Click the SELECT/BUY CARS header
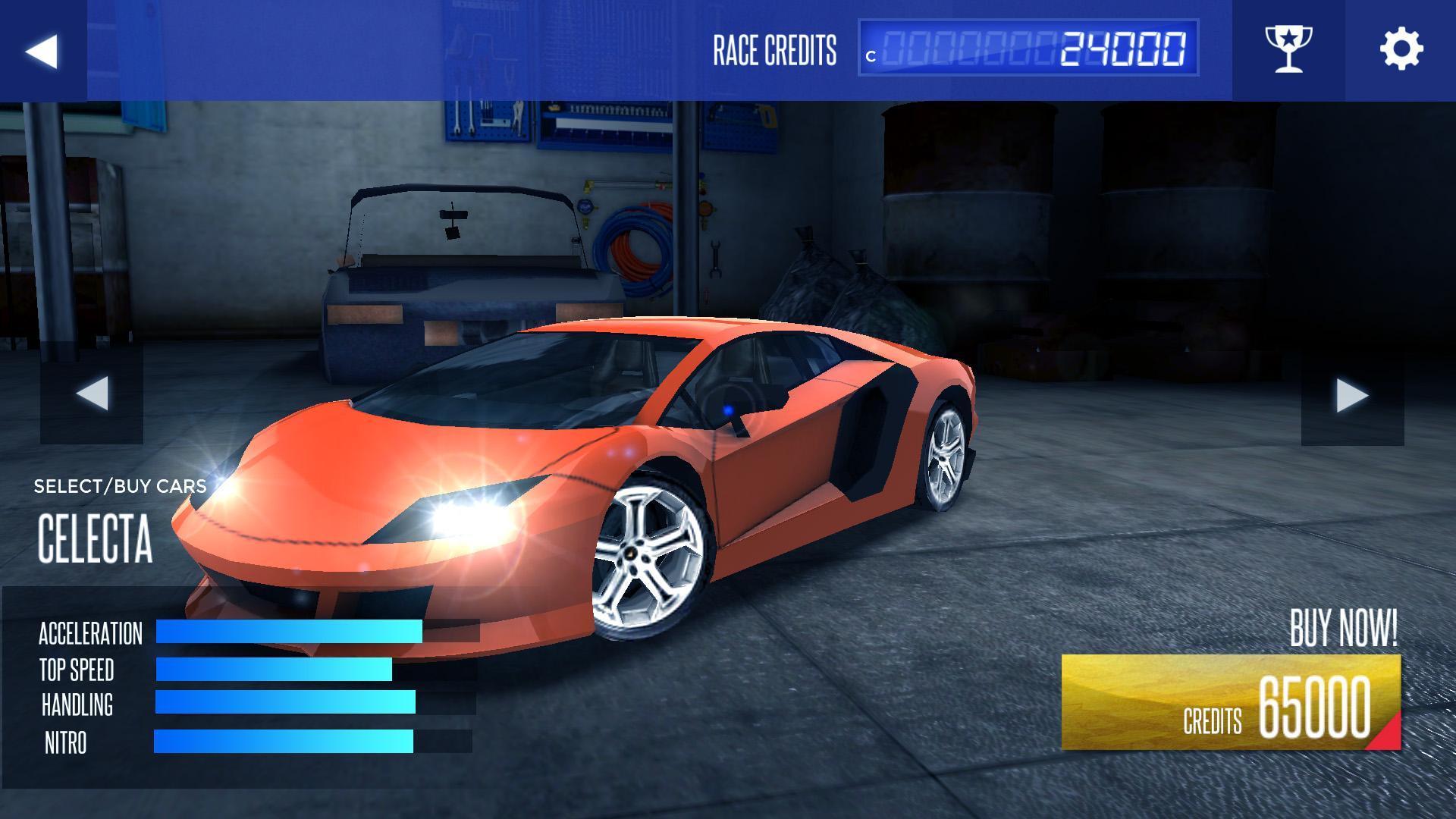 (x=120, y=486)
